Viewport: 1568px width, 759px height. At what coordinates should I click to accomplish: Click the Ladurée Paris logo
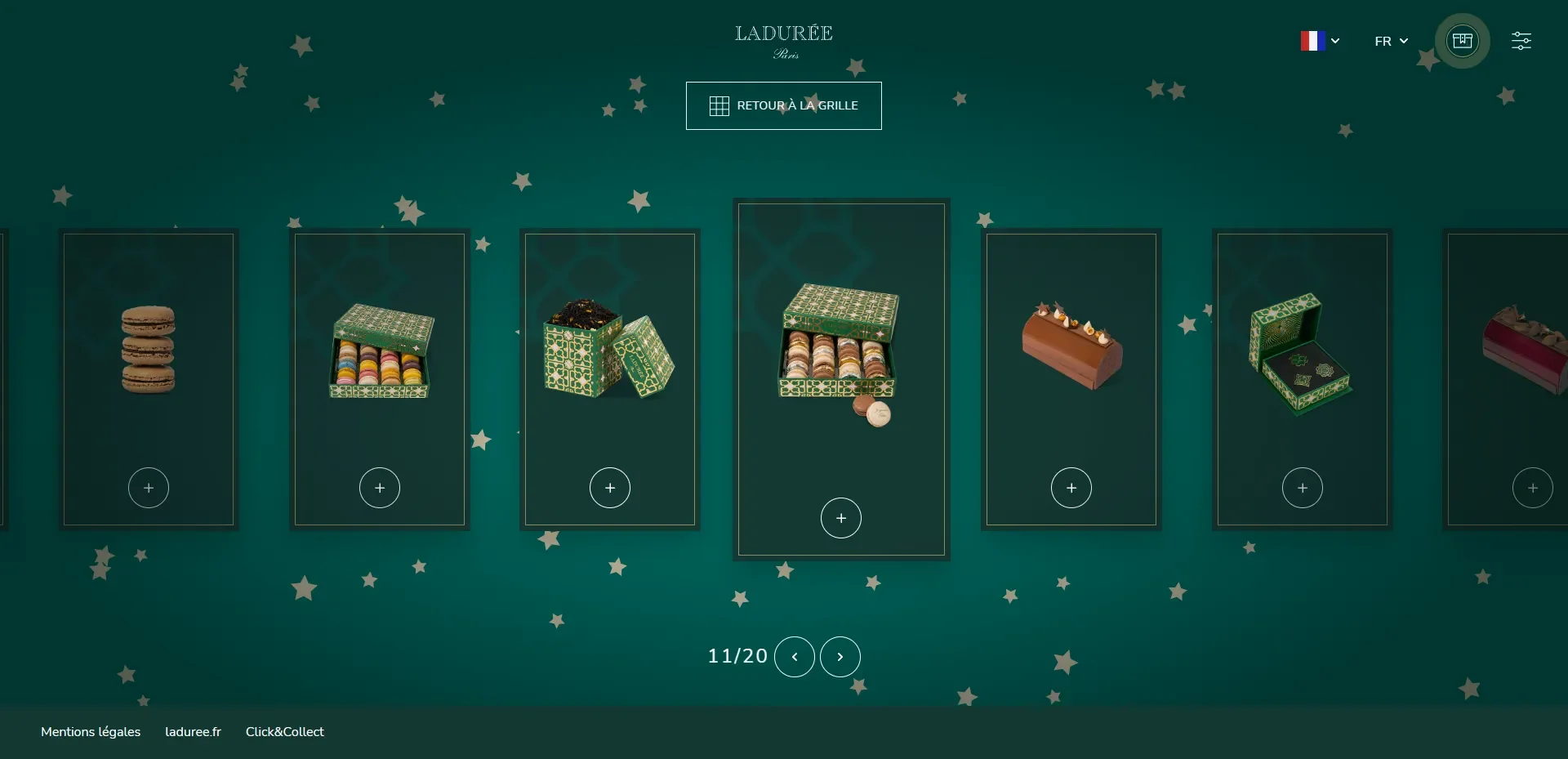coord(784,41)
